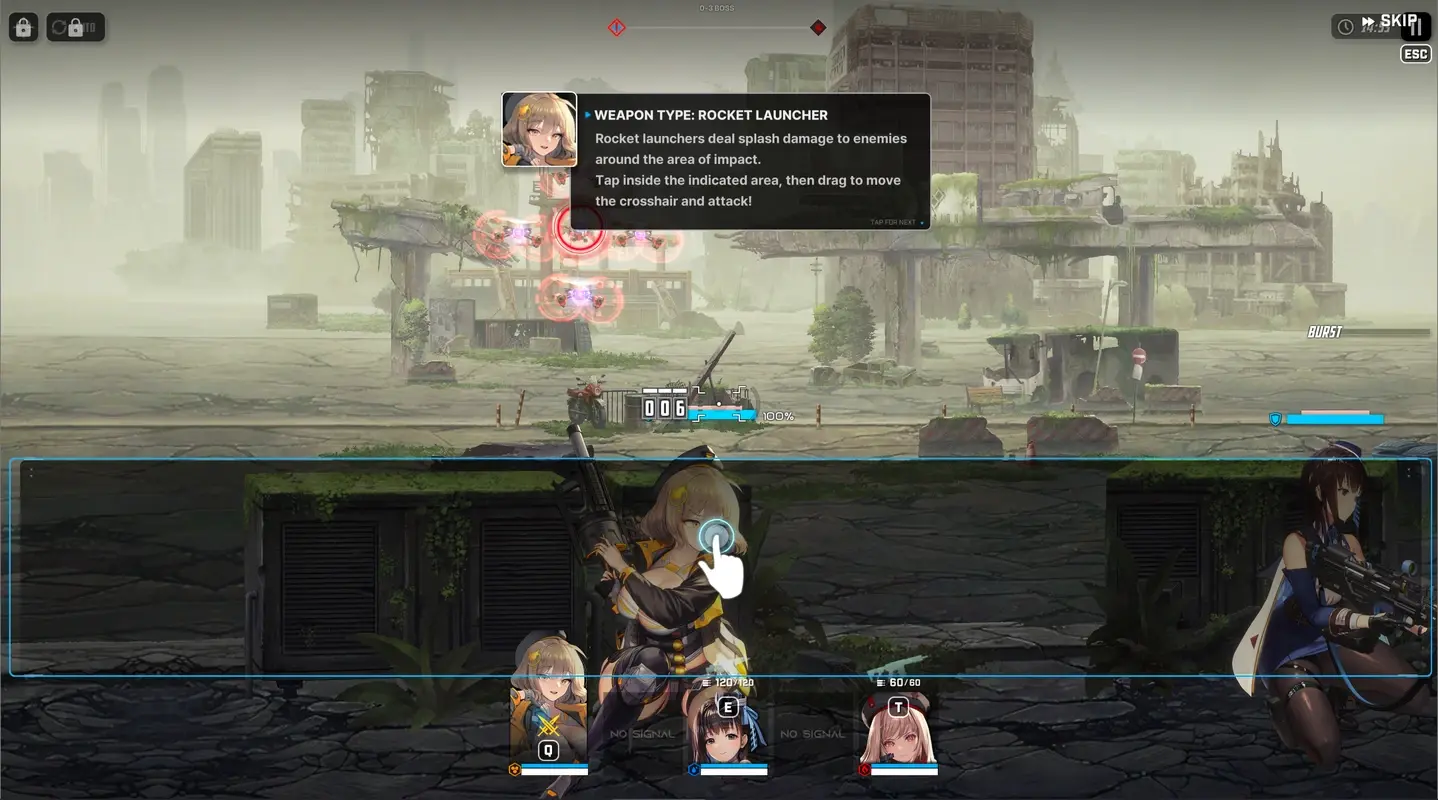This screenshot has height=800, width=1438.
Task: Select the shield icon beside the bottom-right health bar
Action: 1276,419
